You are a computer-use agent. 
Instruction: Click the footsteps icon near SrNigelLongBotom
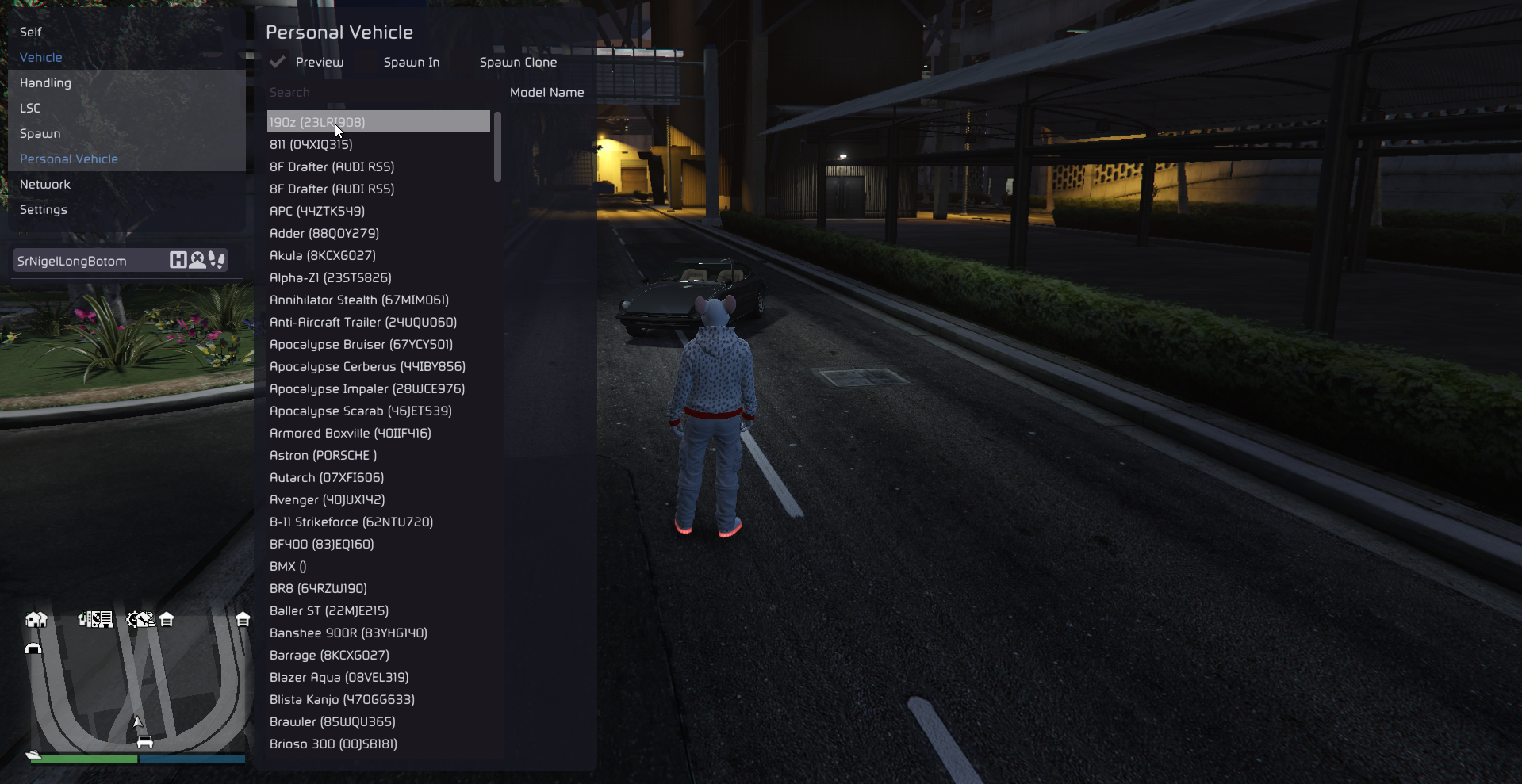click(217, 259)
